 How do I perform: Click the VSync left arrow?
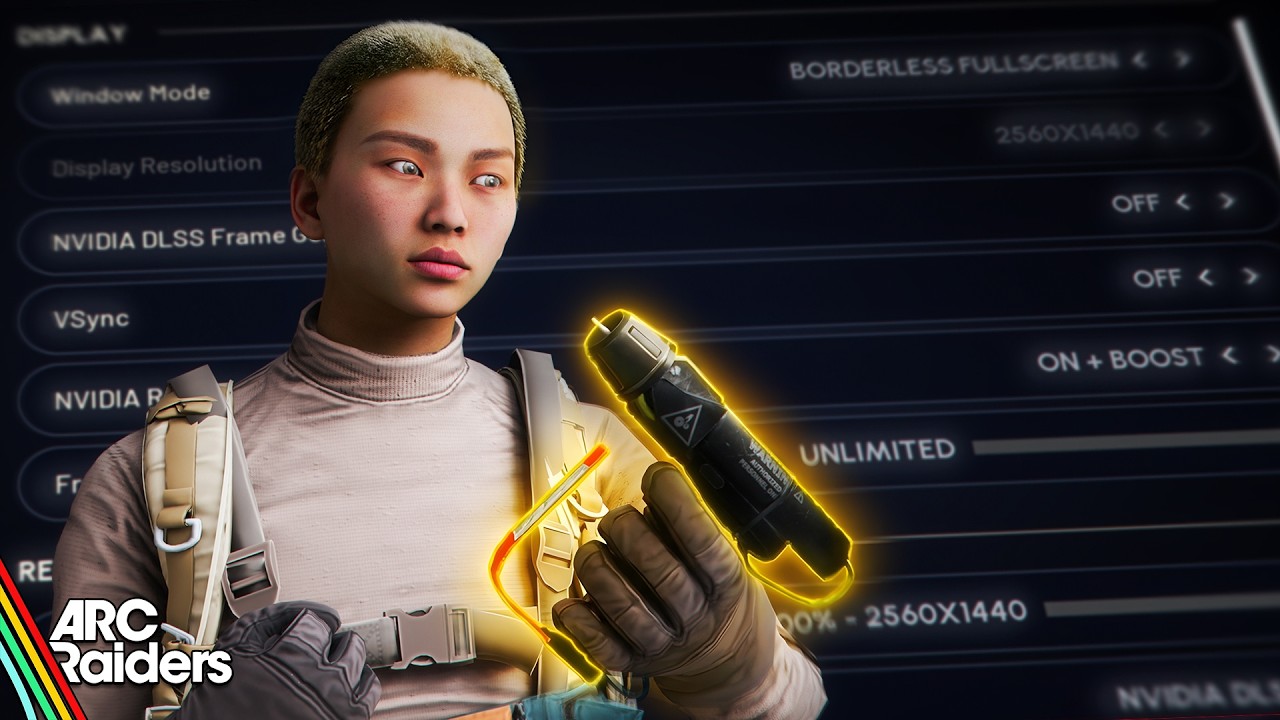(1205, 276)
